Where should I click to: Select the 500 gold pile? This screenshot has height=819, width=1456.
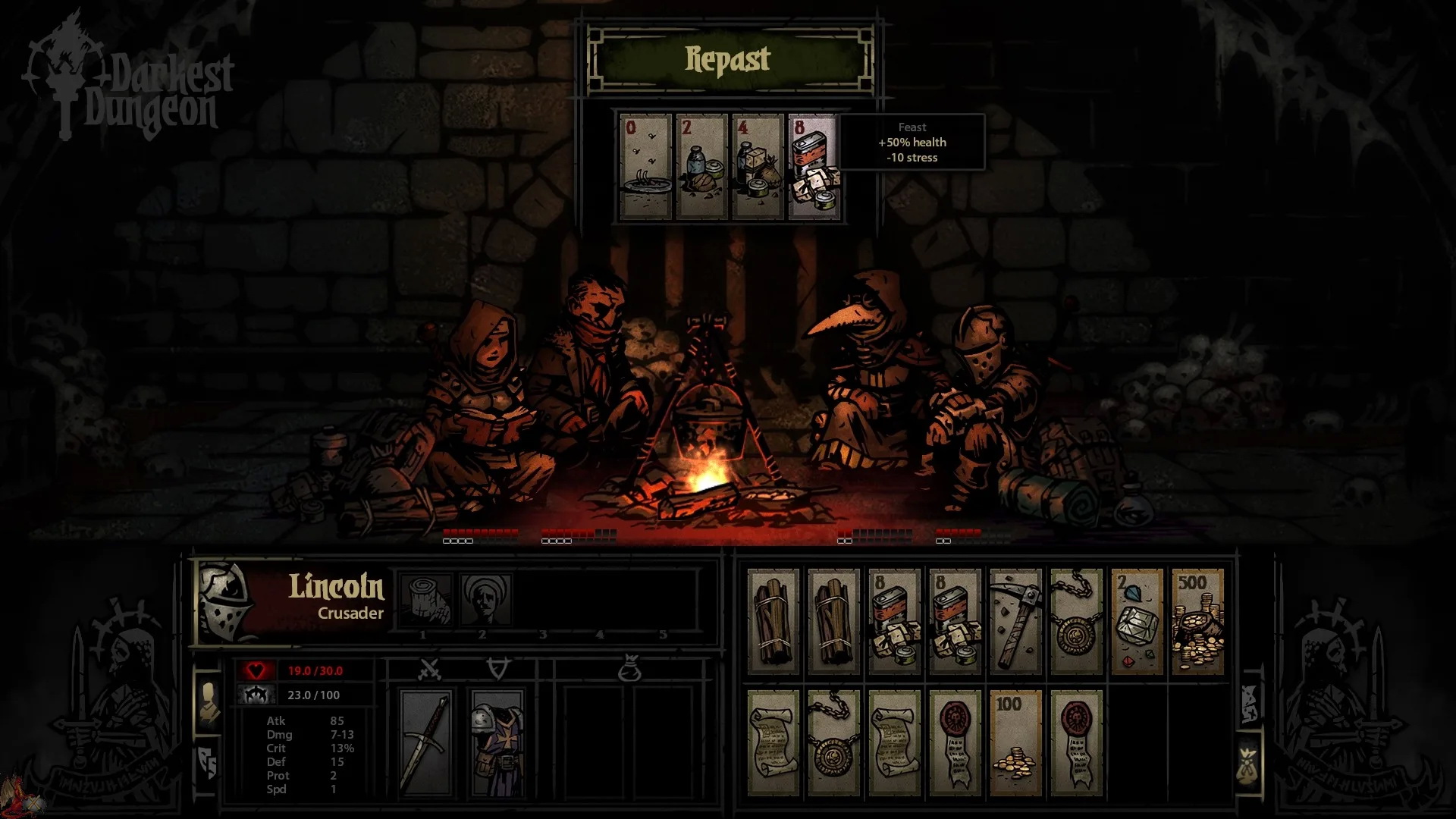click(1197, 622)
